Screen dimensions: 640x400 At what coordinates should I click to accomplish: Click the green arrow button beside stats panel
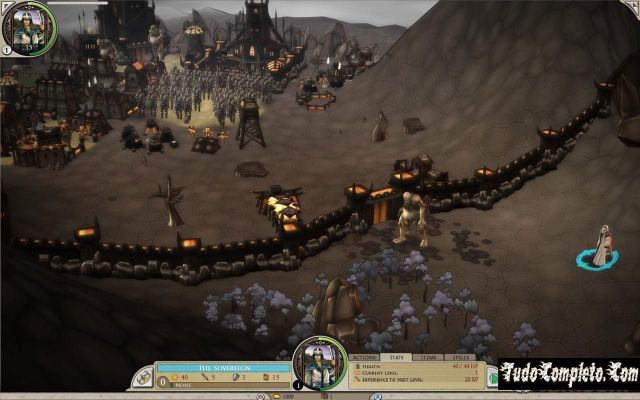pyautogui.click(x=493, y=378)
